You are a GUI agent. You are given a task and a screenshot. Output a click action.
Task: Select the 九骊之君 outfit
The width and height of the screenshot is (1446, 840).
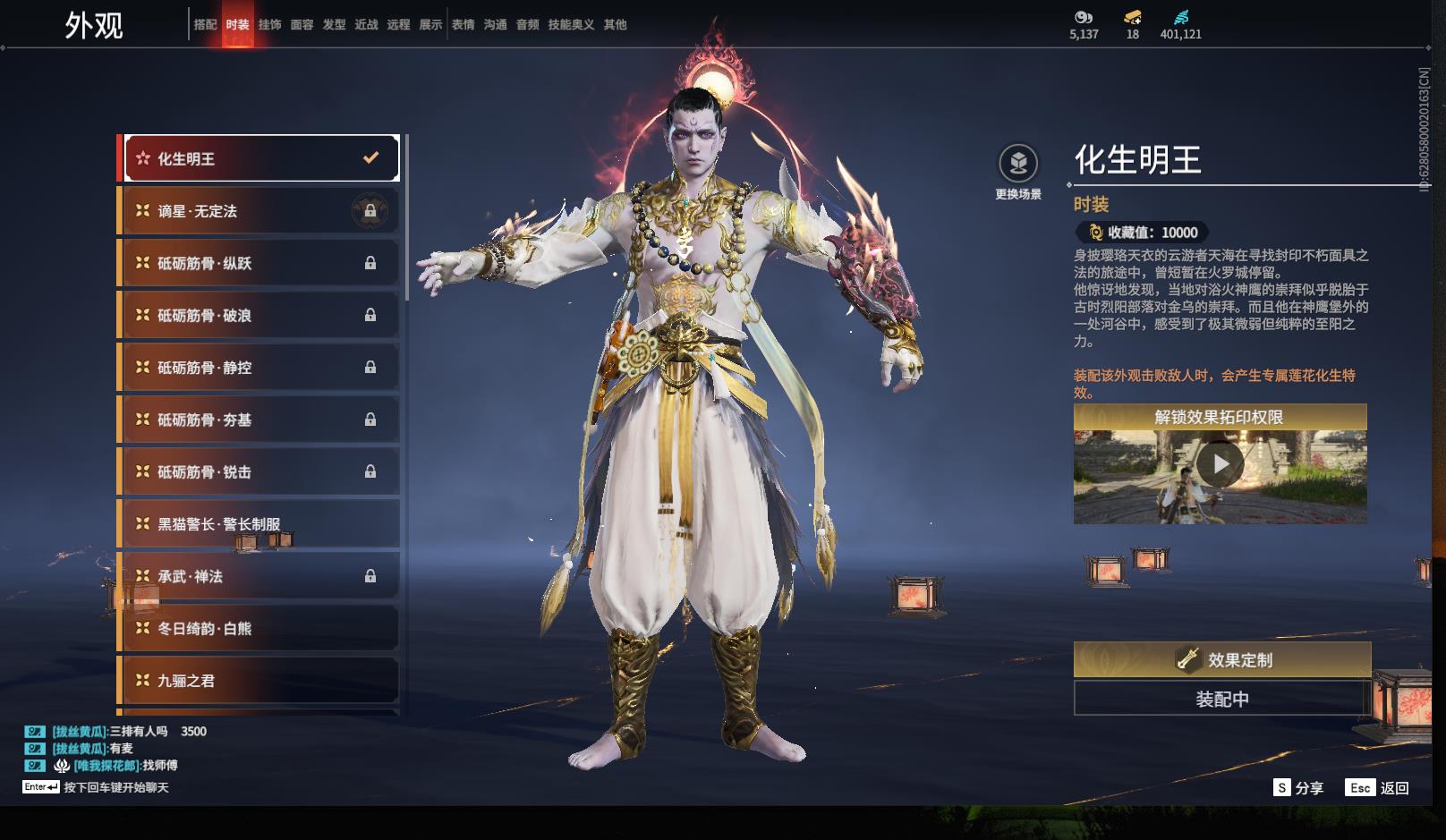click(259, 681)
